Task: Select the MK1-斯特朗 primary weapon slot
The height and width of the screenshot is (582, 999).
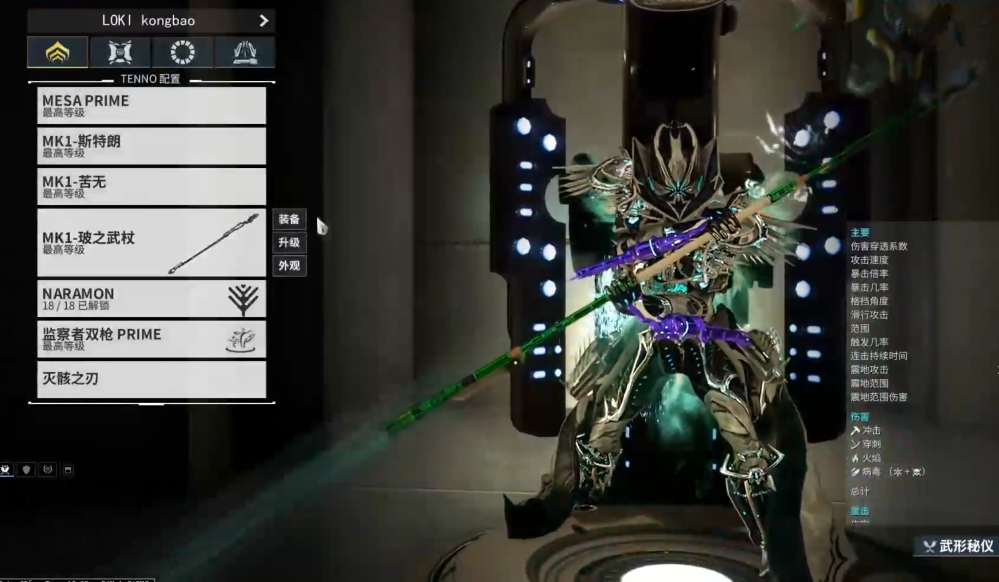Action: pyautogui.click(x=151, y=146)
